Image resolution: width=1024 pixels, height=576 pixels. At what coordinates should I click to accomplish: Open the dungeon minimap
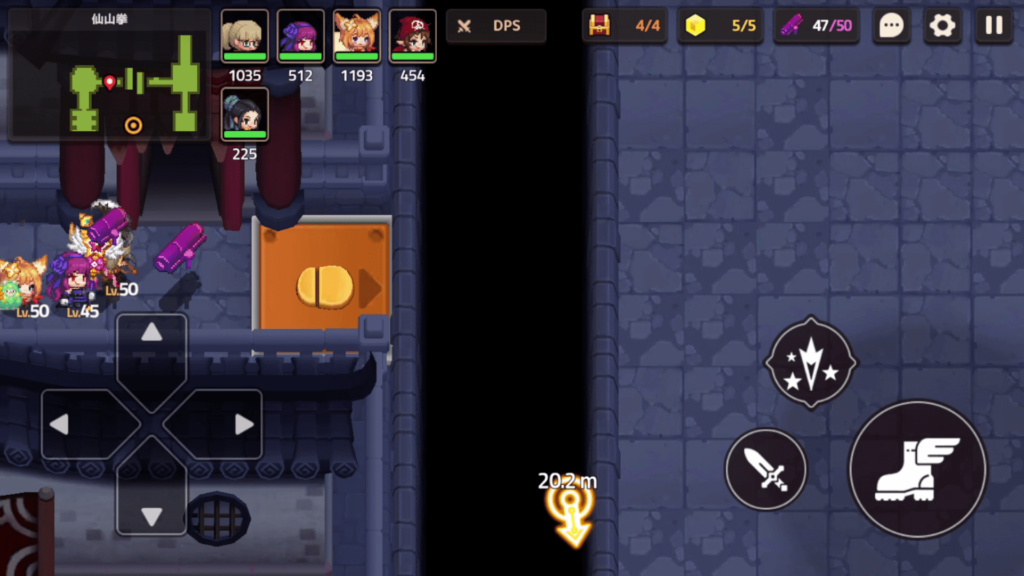click(x=110, y=74)
